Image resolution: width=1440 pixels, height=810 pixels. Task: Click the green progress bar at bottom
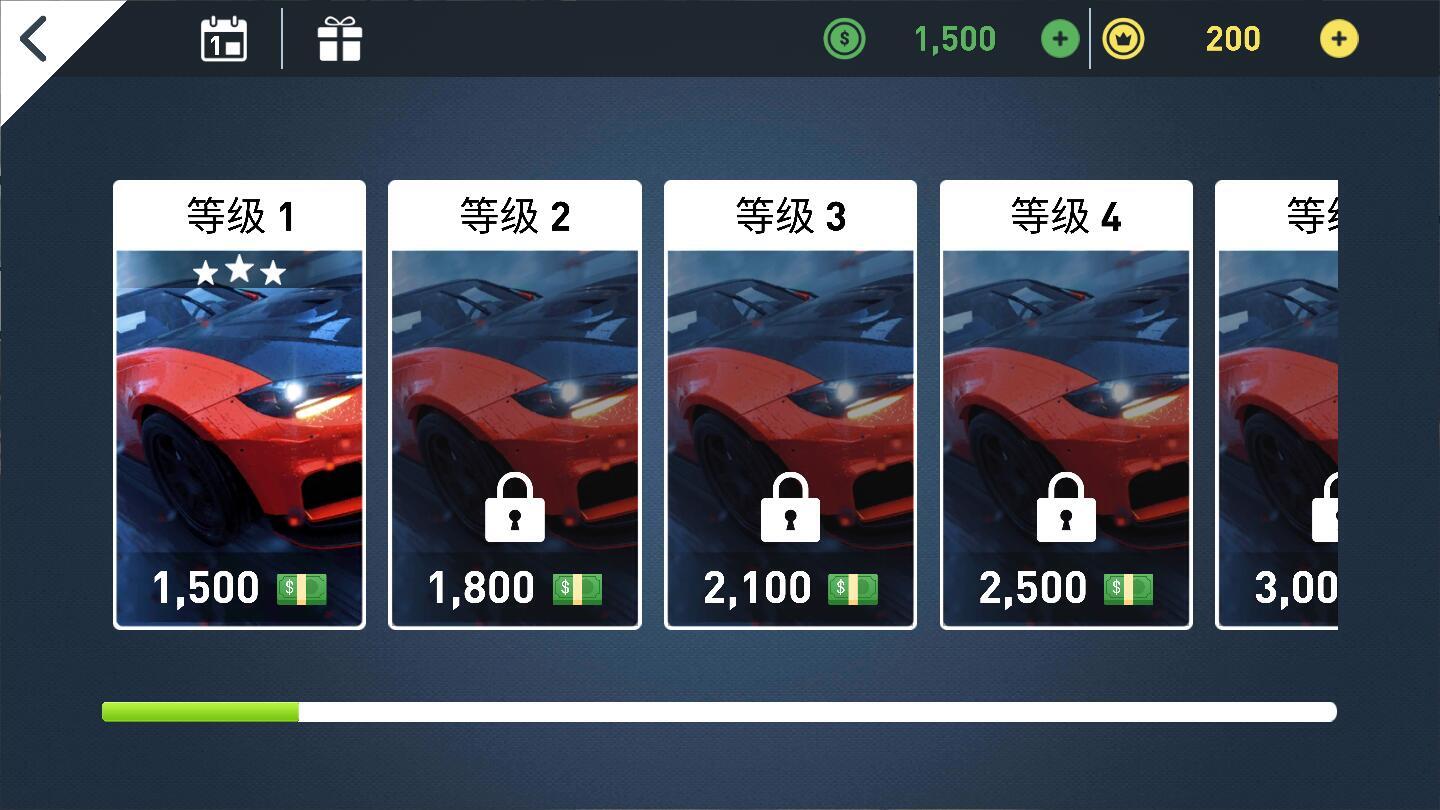pos(200,711)
